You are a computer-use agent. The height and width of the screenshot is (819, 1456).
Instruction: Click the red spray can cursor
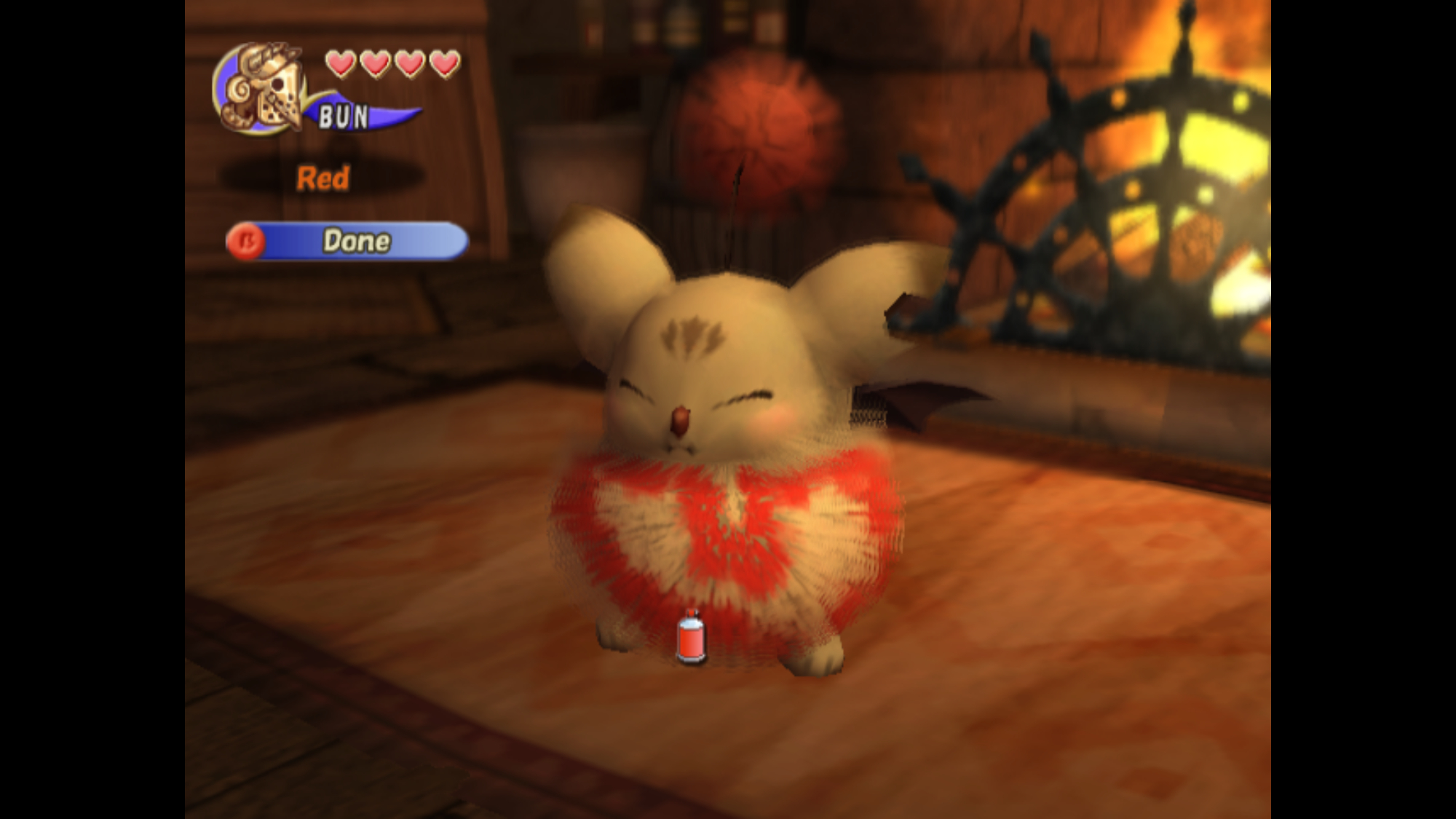tap(691, 638)
